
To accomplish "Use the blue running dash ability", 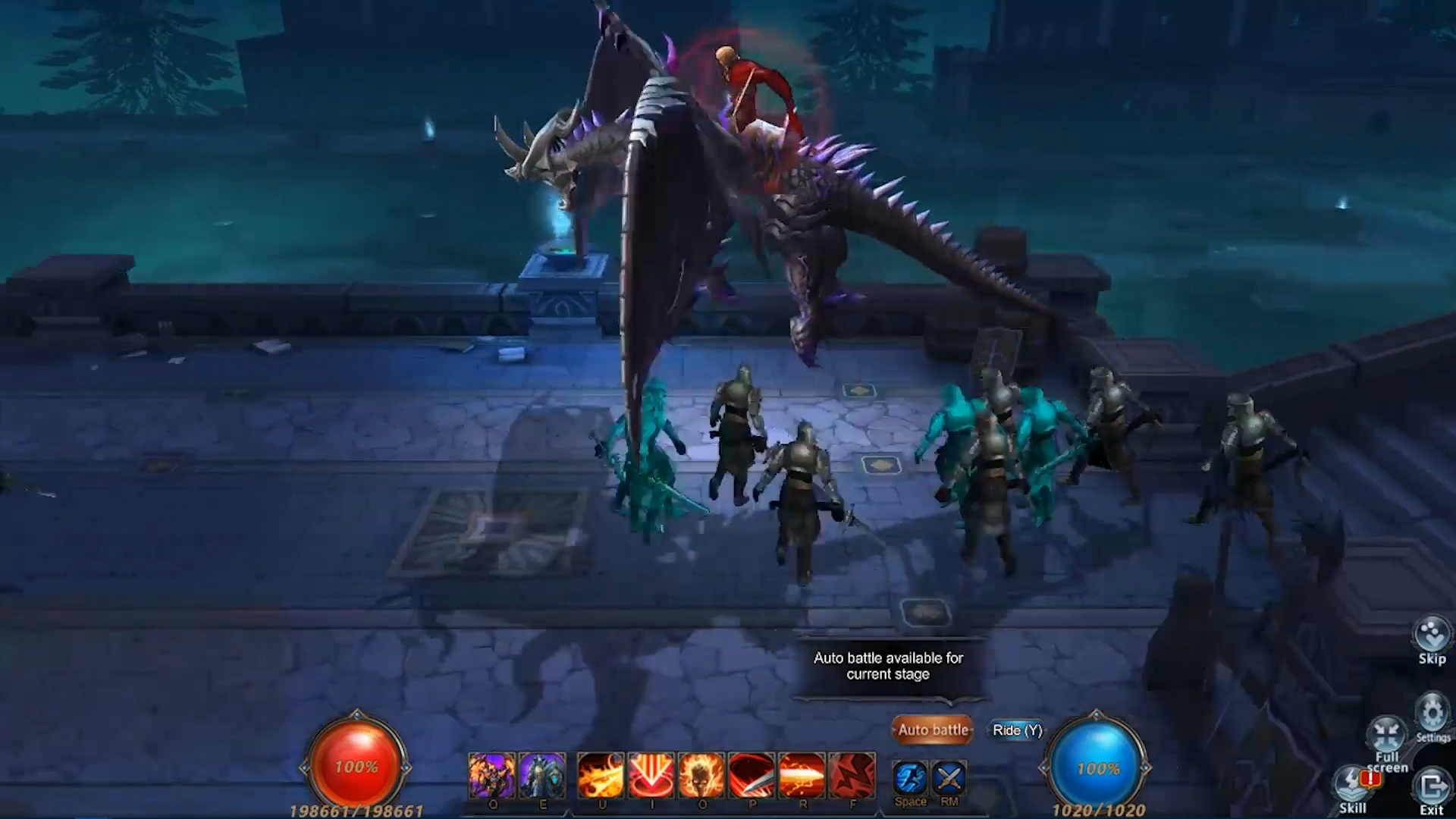I will [x=910, y=778].
